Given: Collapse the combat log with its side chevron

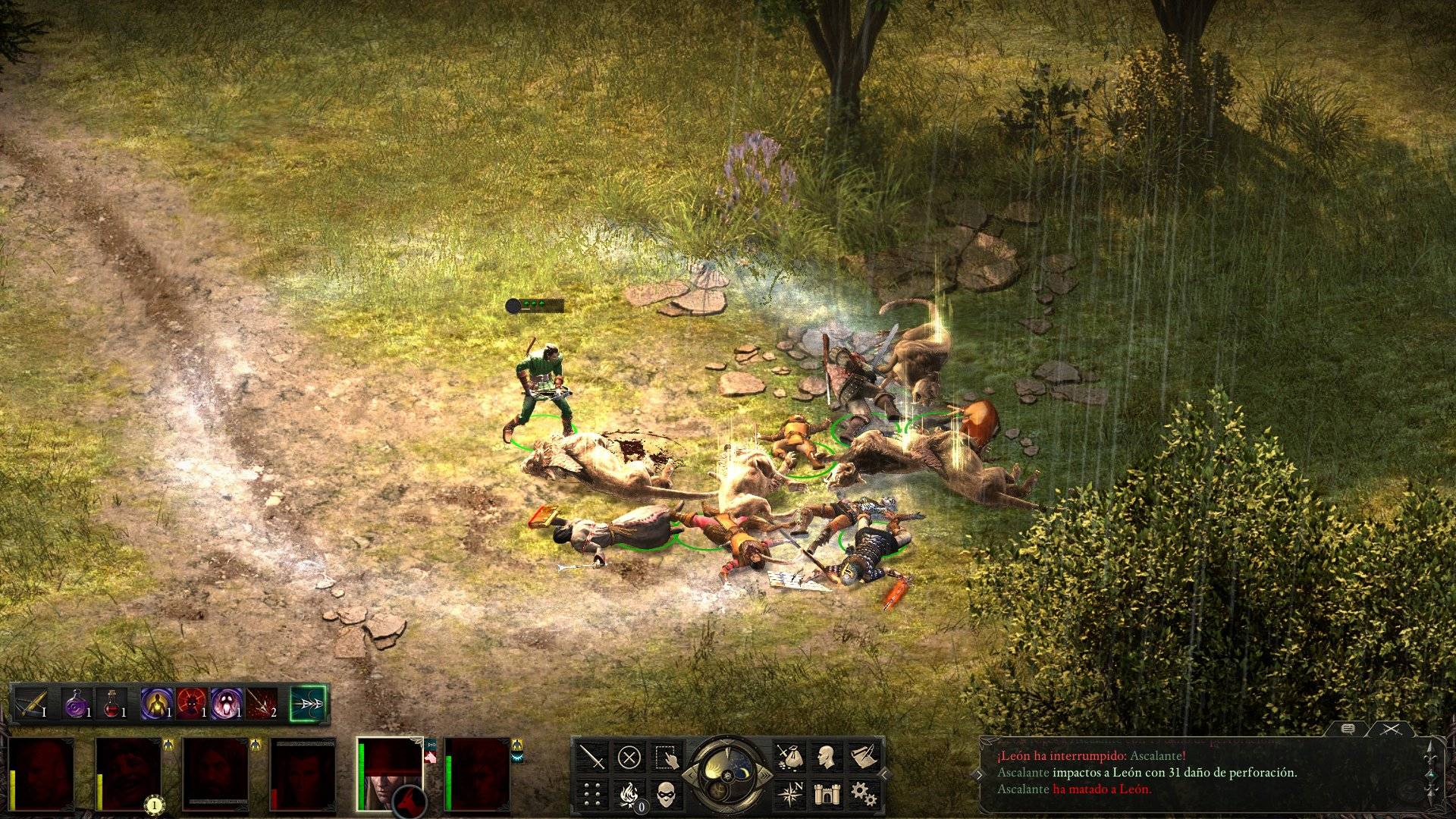Looking at the screenshot, I should pos(981,773).
